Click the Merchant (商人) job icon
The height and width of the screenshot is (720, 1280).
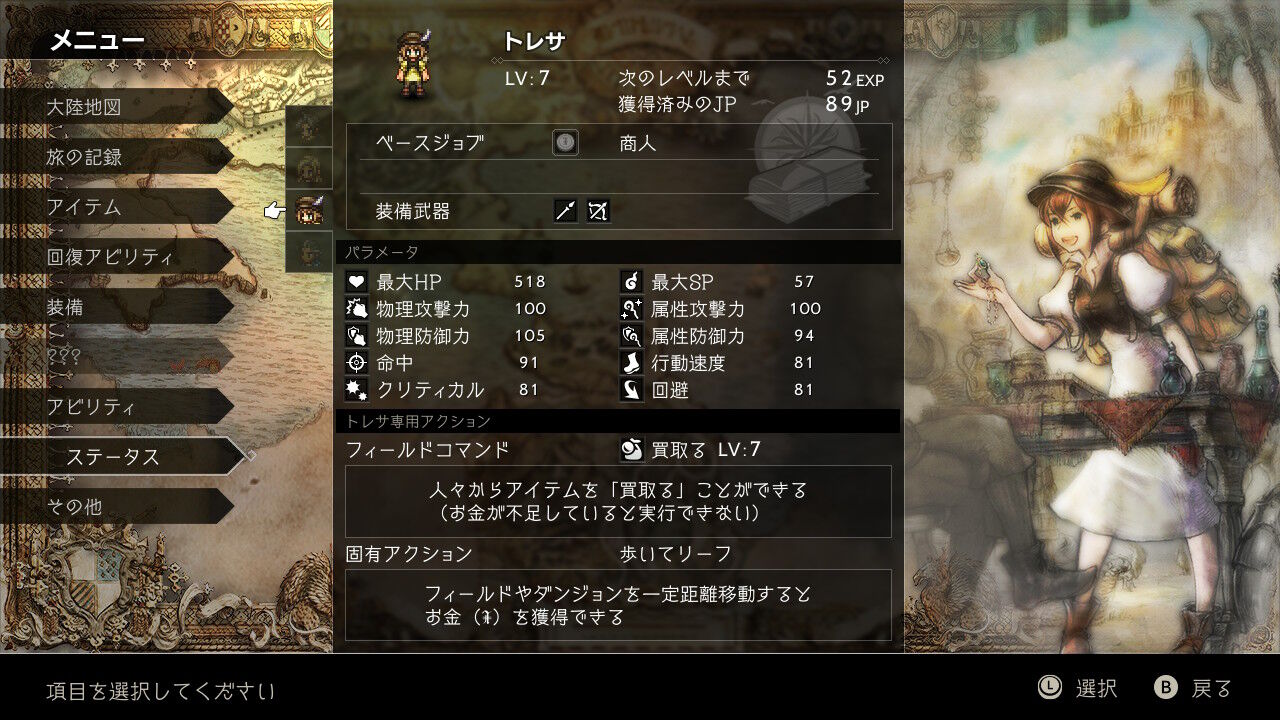point(564,142)
